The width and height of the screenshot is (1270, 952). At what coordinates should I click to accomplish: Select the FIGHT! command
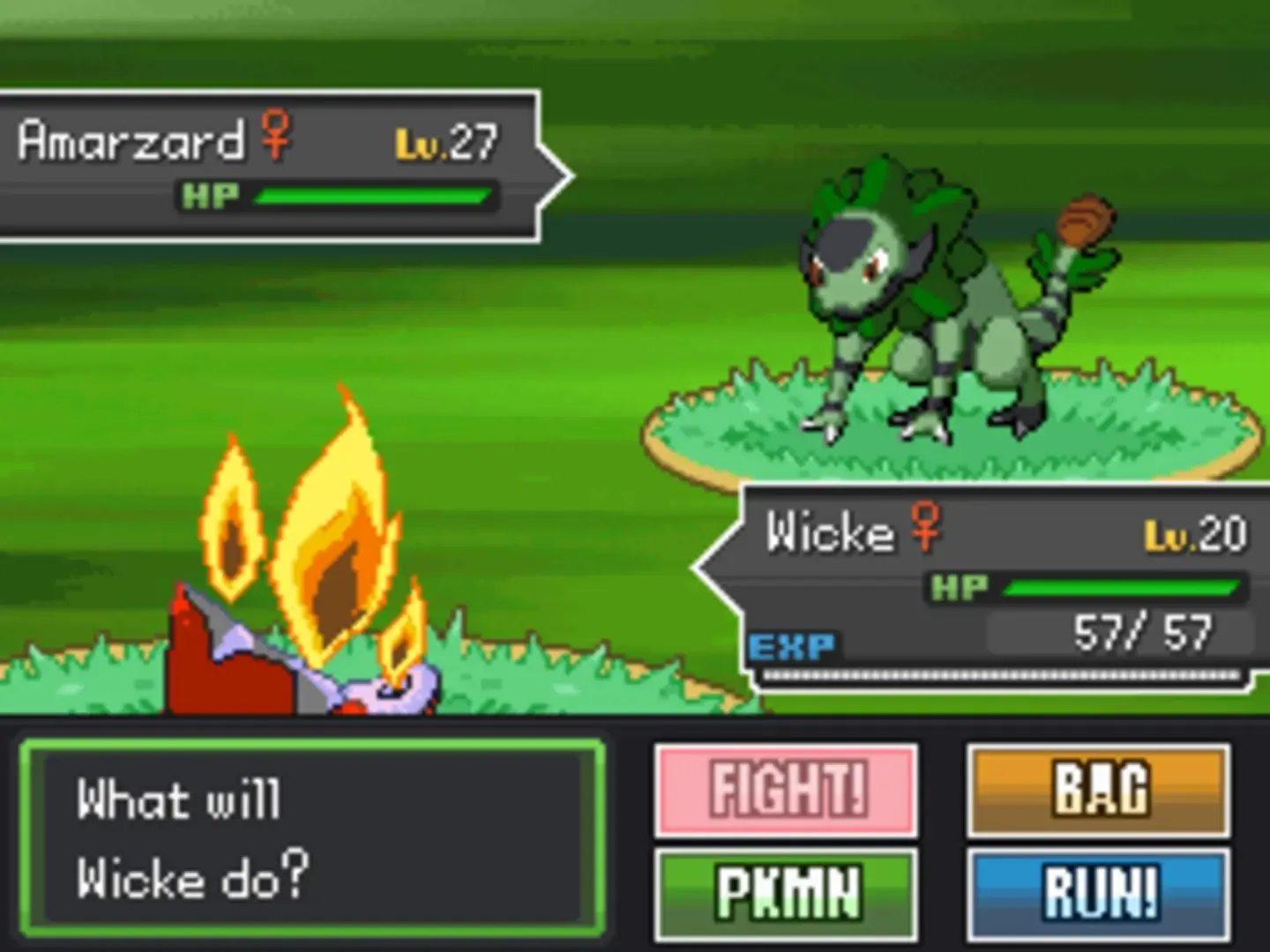tap(786, 791)
